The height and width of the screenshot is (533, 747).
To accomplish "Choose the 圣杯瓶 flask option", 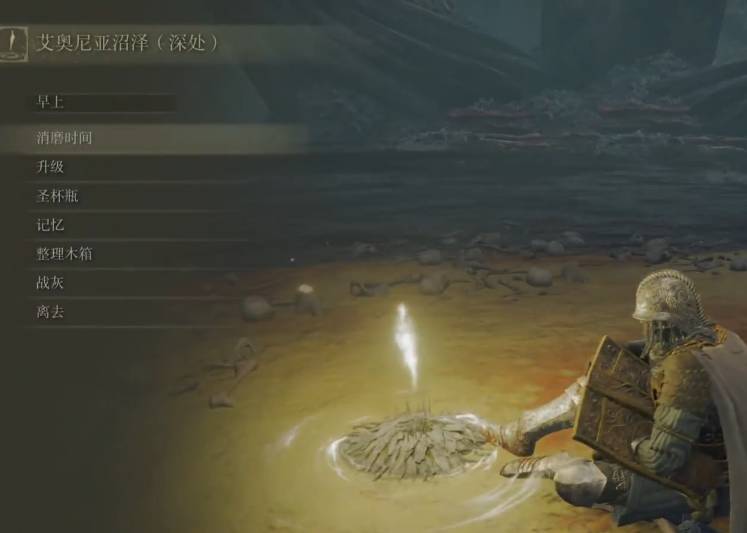I will pos(57,196).
